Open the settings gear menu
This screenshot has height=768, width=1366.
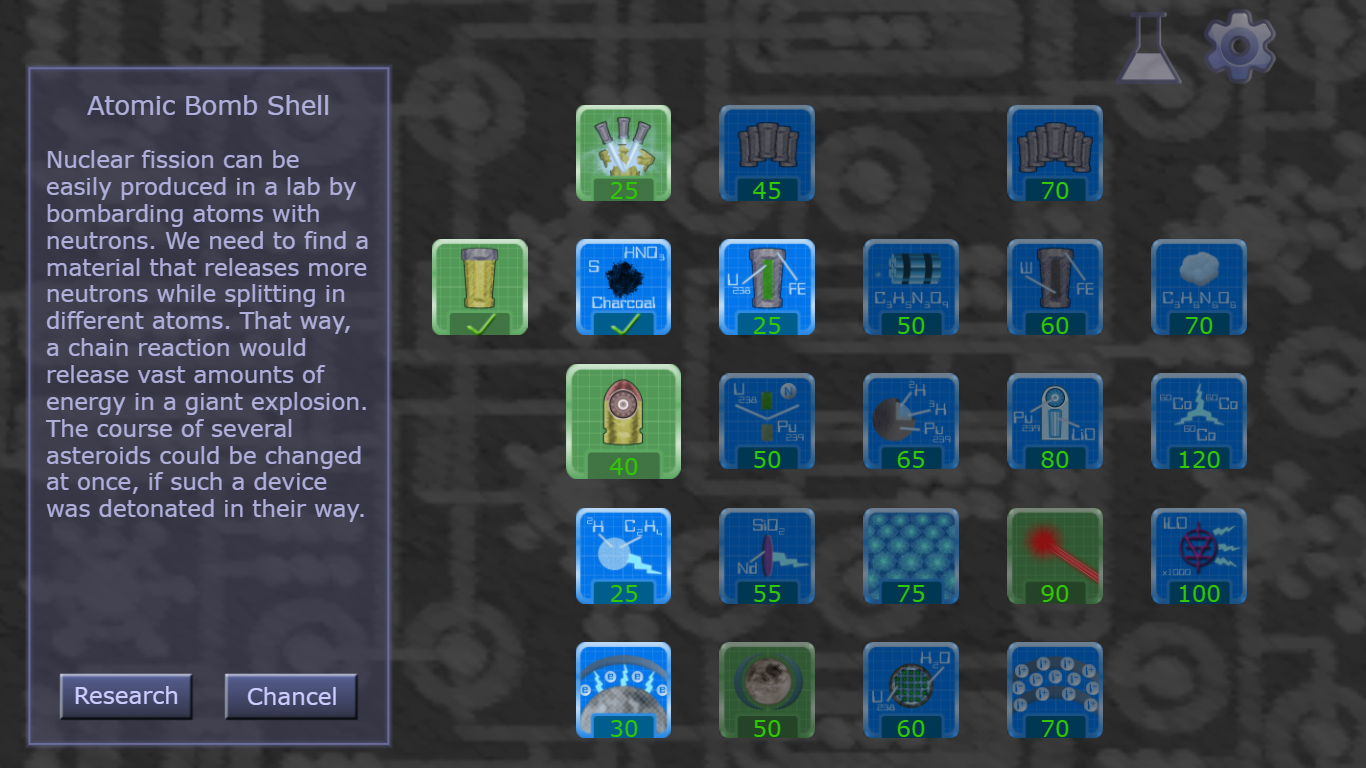pos(1239,44)
